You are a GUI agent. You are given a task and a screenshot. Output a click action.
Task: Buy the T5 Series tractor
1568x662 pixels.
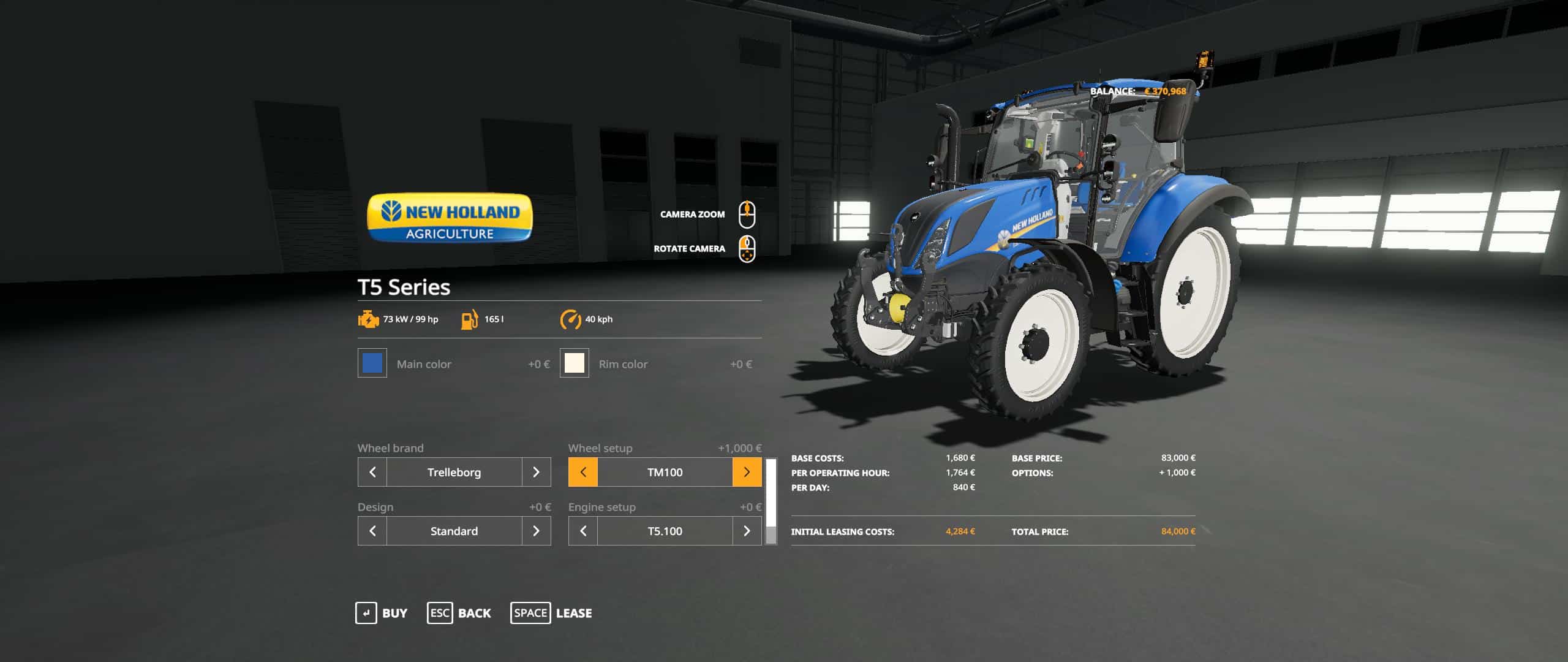click(x=382, y=613)
